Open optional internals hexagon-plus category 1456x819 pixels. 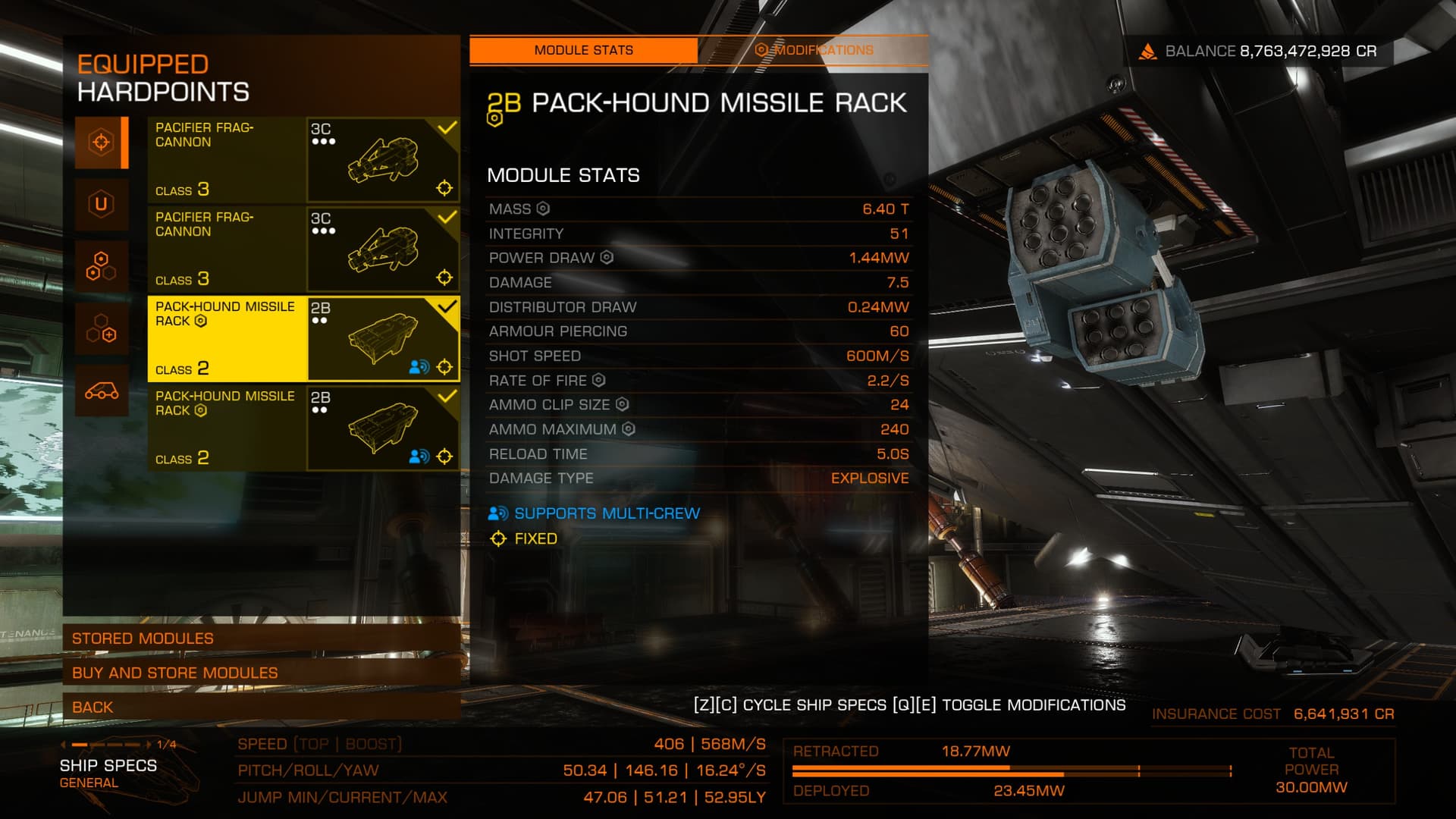[101, 328]
